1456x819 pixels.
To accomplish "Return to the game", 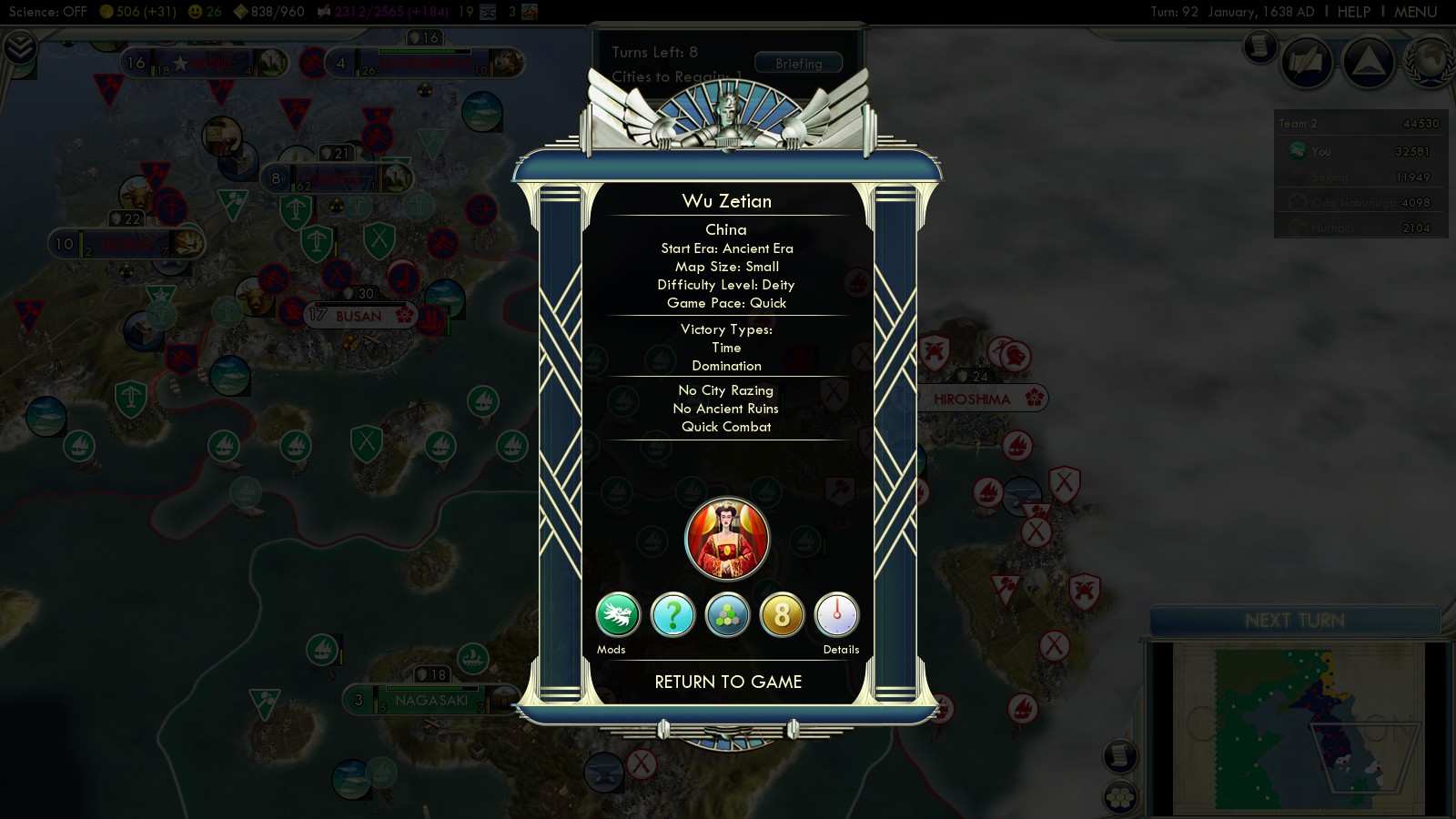I will [x=728, y=682].
